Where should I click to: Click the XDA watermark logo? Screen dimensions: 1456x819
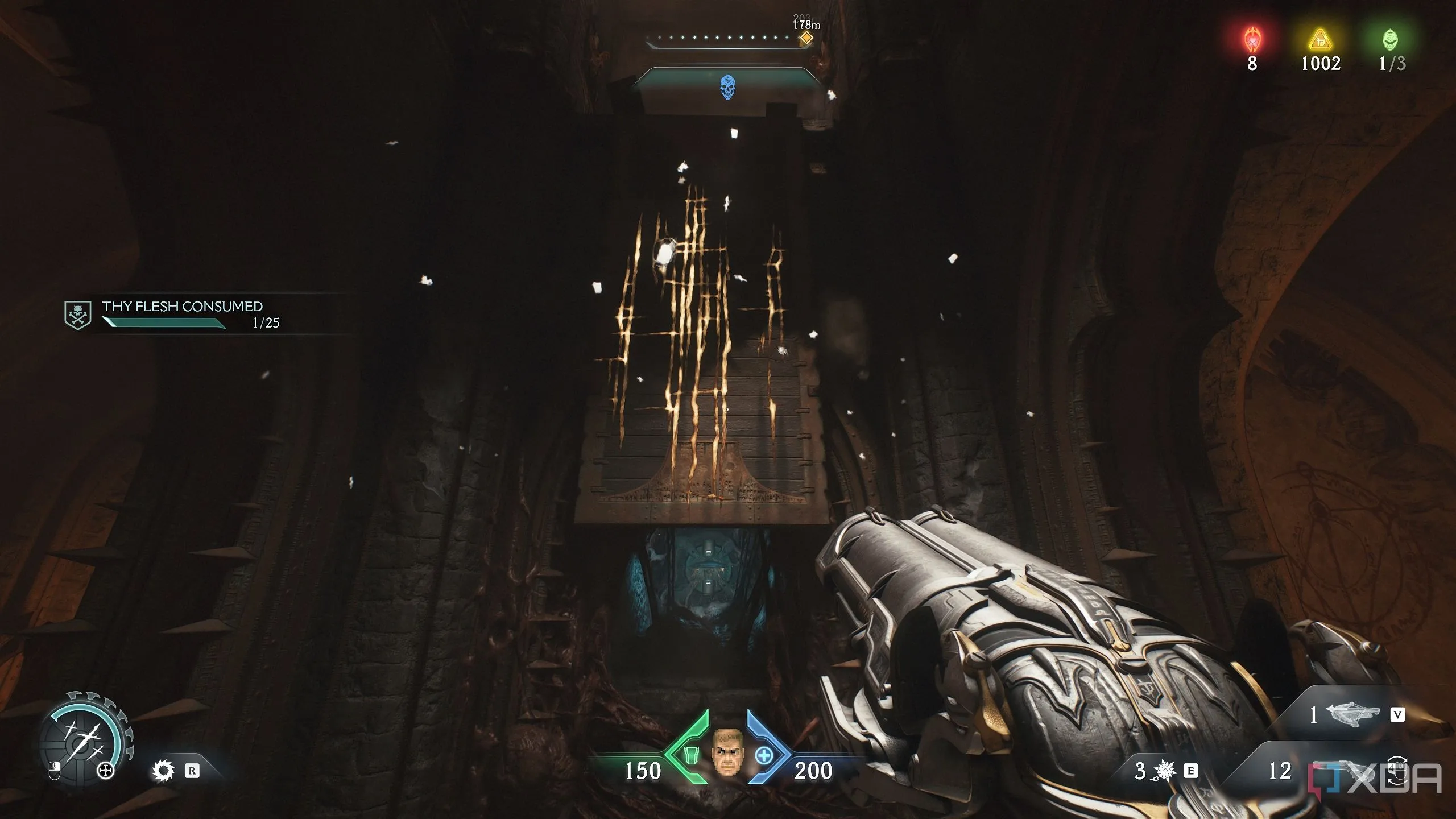coord(1375,777)
